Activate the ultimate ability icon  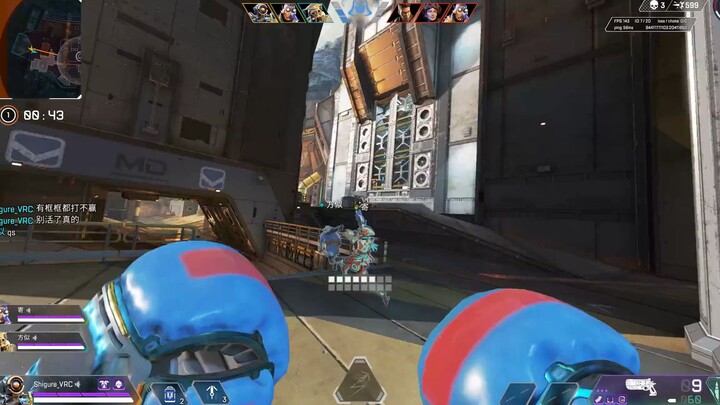pyautogui.click(x=359, y=382)
